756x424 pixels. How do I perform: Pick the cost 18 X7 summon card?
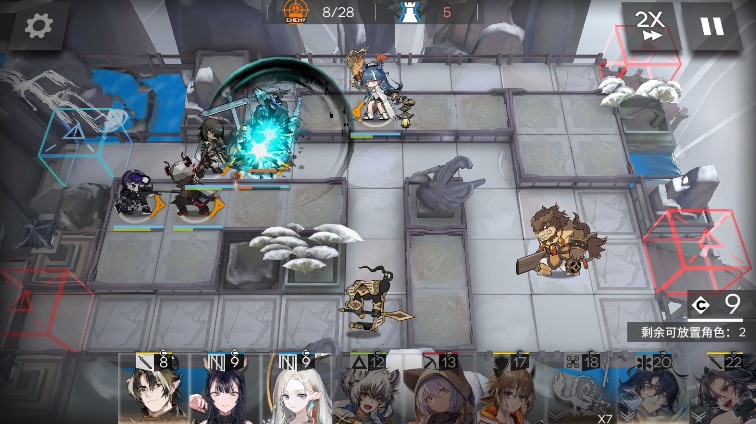click(580, 392)
